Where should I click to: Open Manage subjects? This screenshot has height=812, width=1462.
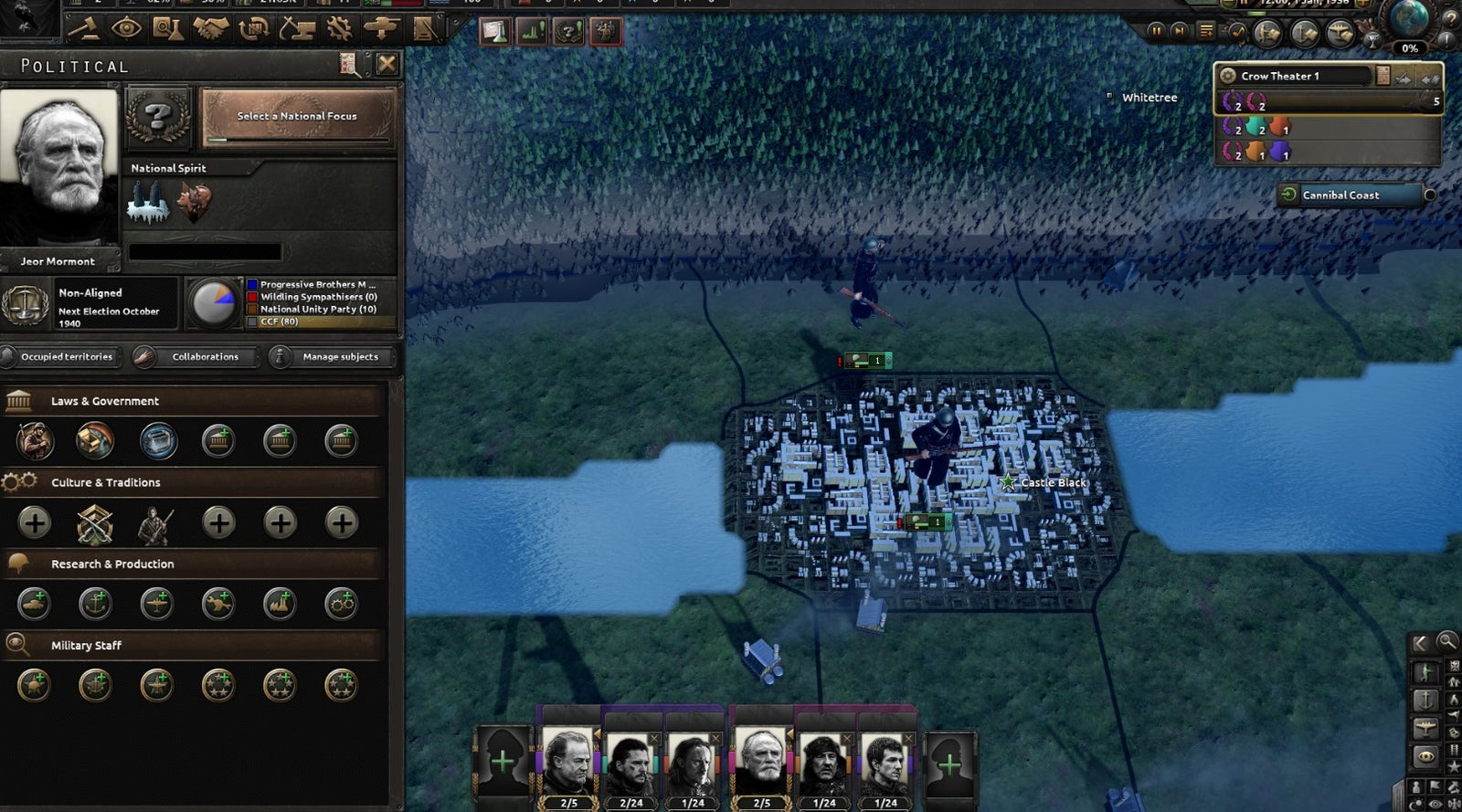(331, 357)
